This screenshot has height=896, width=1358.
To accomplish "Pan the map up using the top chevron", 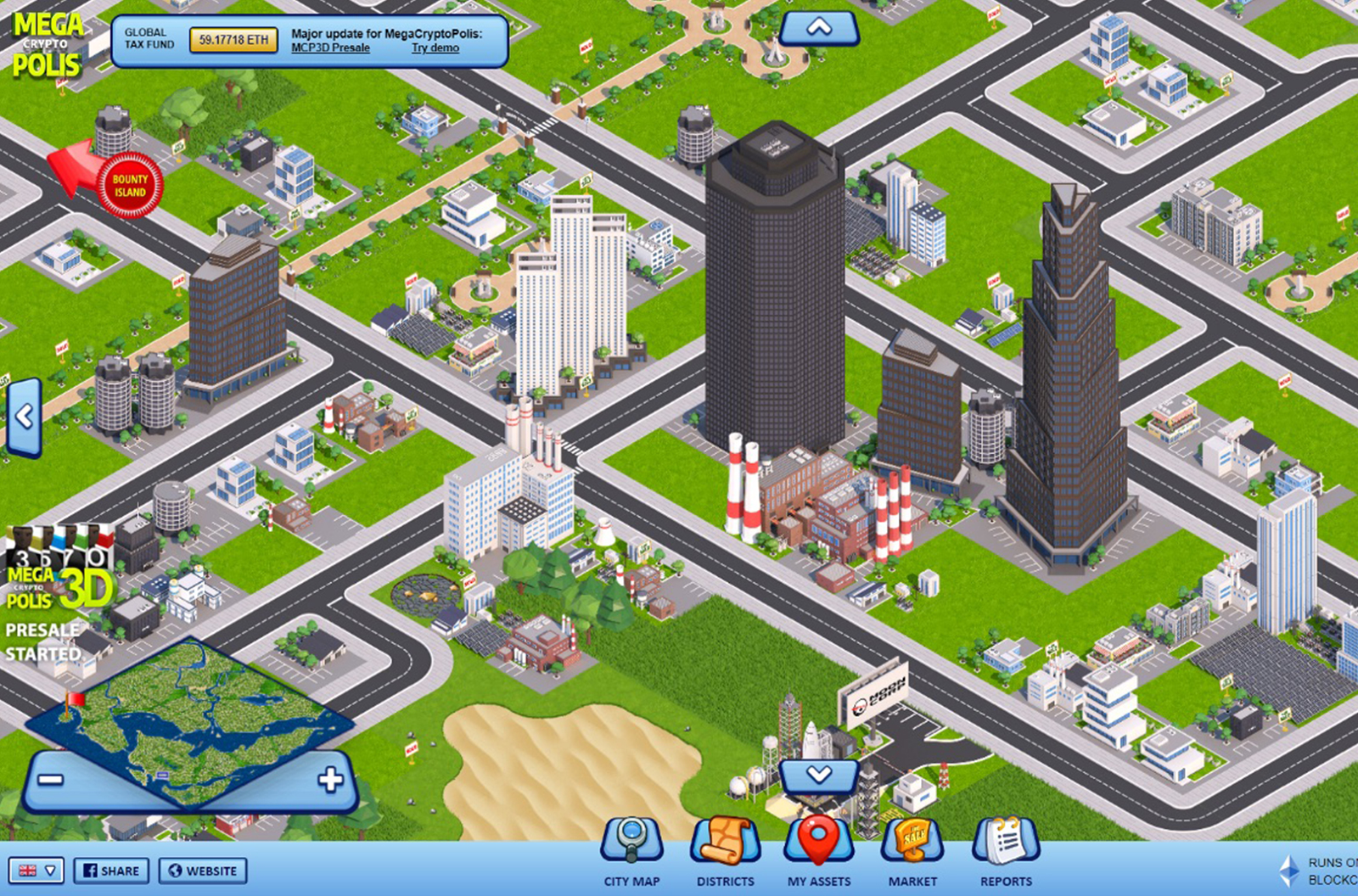I will [x=817, y=26].
